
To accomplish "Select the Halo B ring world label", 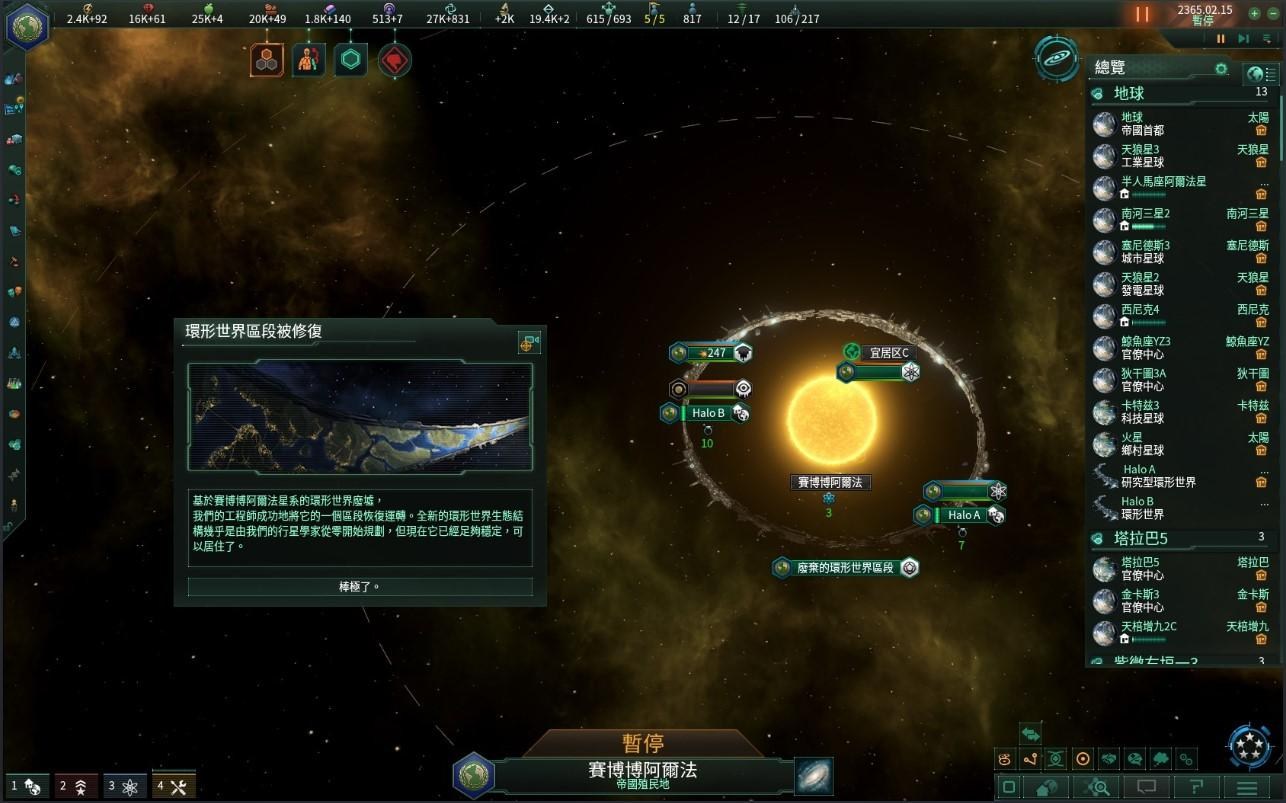I will pos(708,413).
